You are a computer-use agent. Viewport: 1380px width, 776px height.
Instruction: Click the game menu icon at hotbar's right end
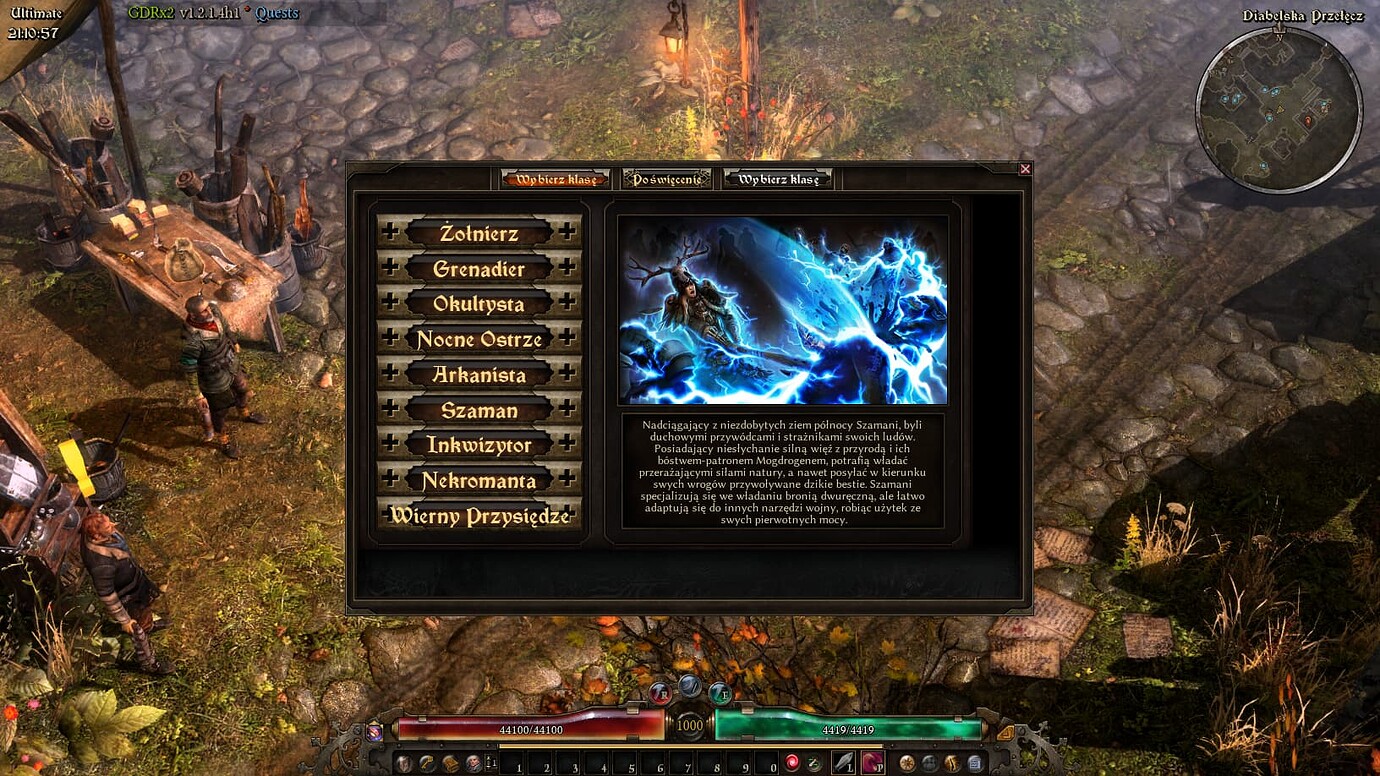975,762
